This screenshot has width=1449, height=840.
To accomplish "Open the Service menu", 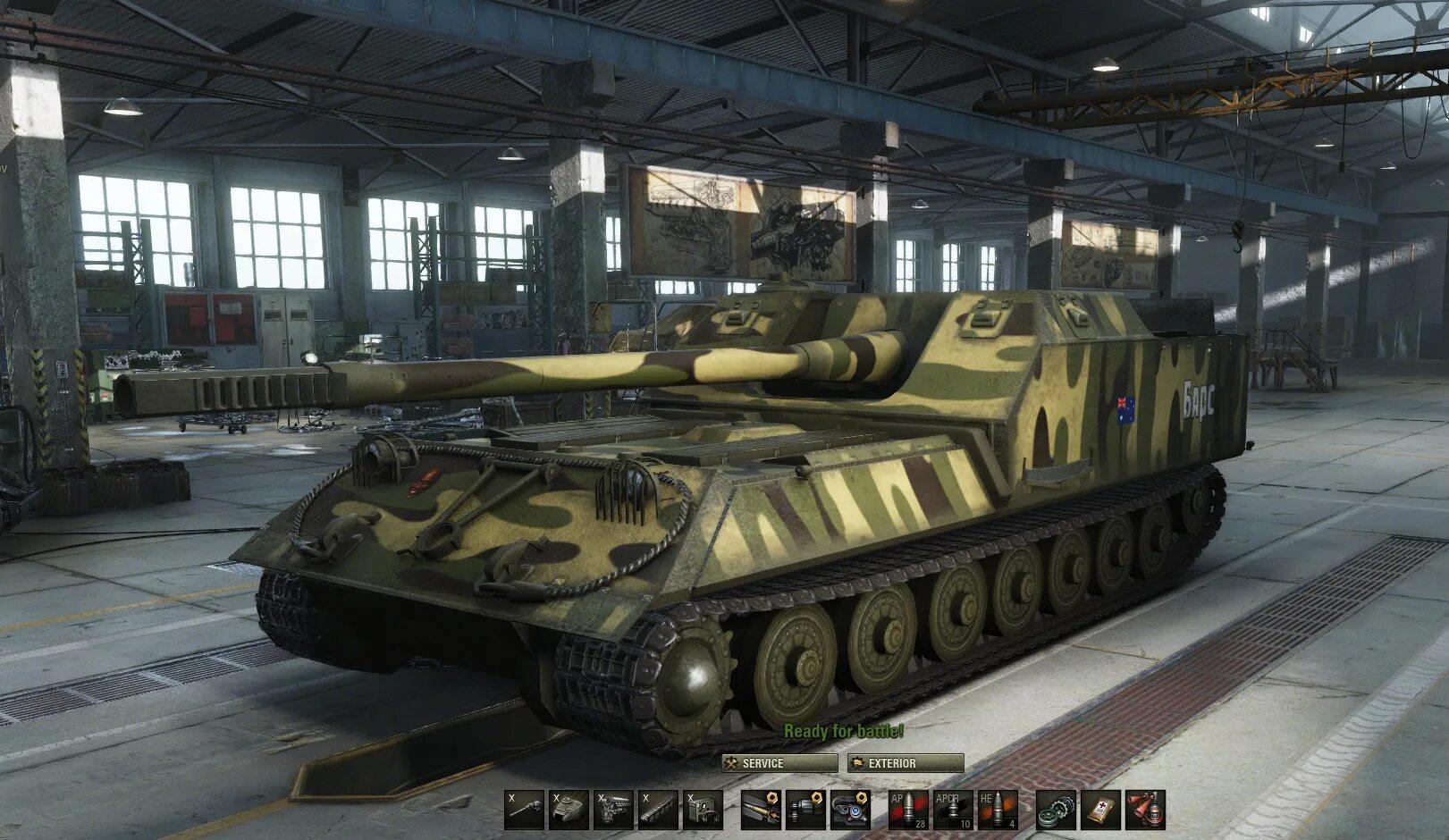I will click(x=779, y=763).
